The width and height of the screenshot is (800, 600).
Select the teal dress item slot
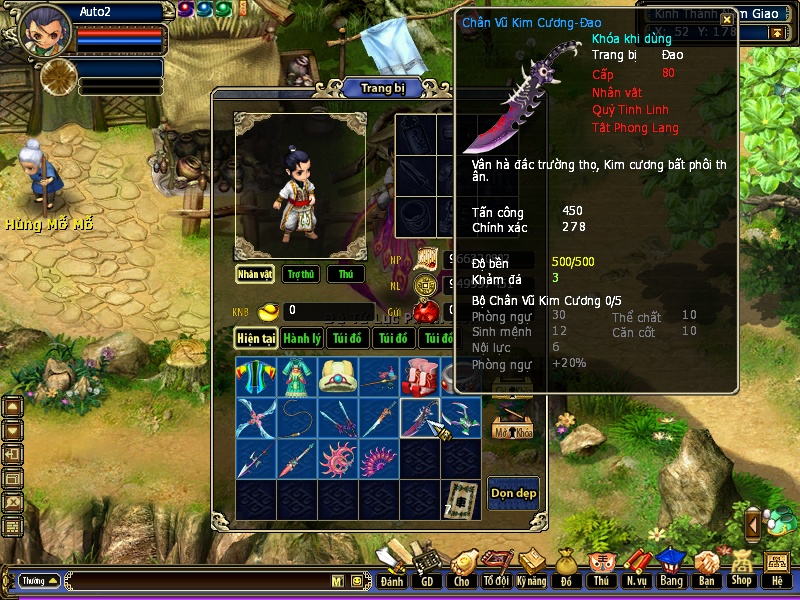point(297,377)
